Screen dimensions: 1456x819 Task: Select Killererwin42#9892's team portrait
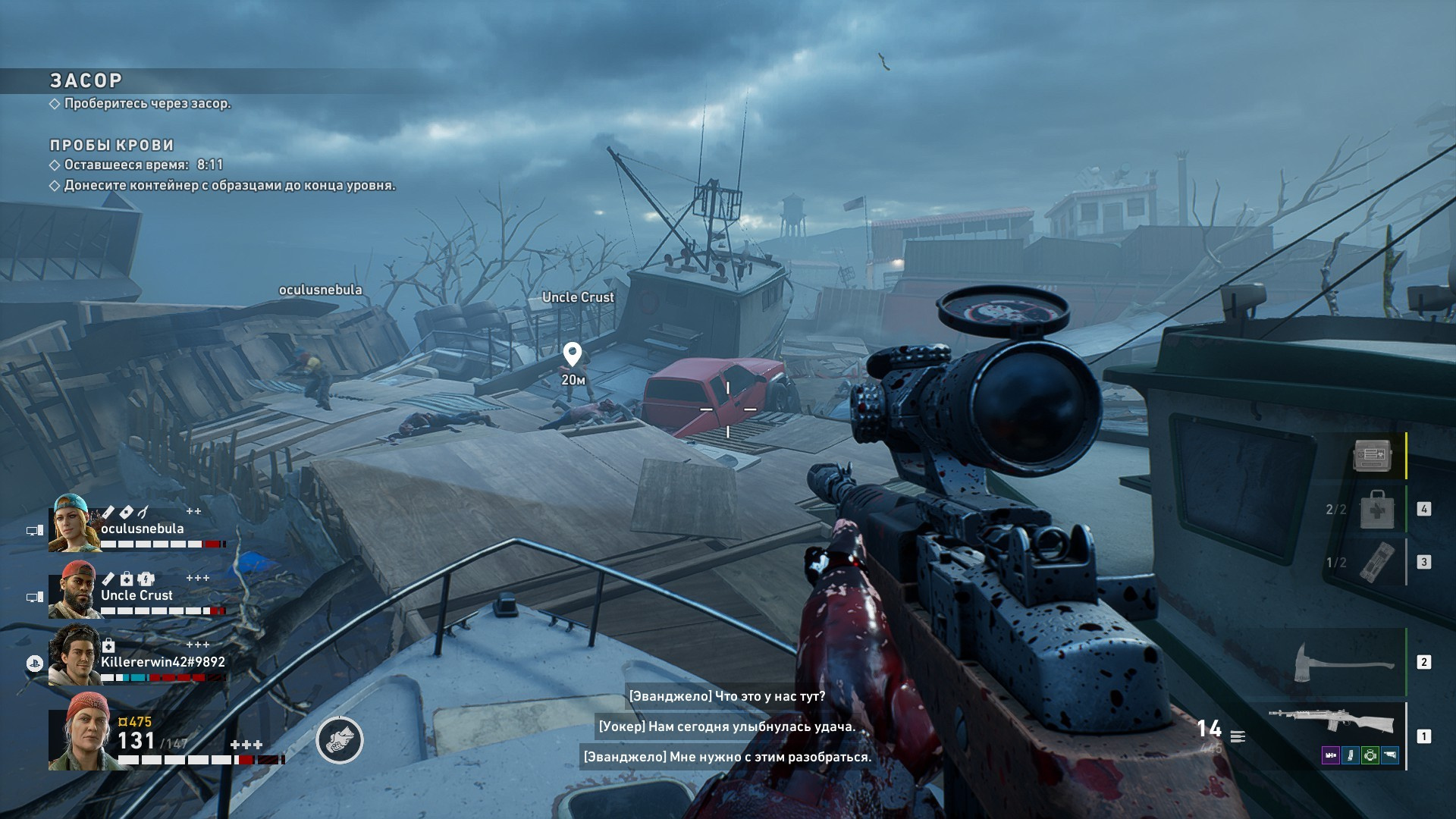click(x=74, y=656)
